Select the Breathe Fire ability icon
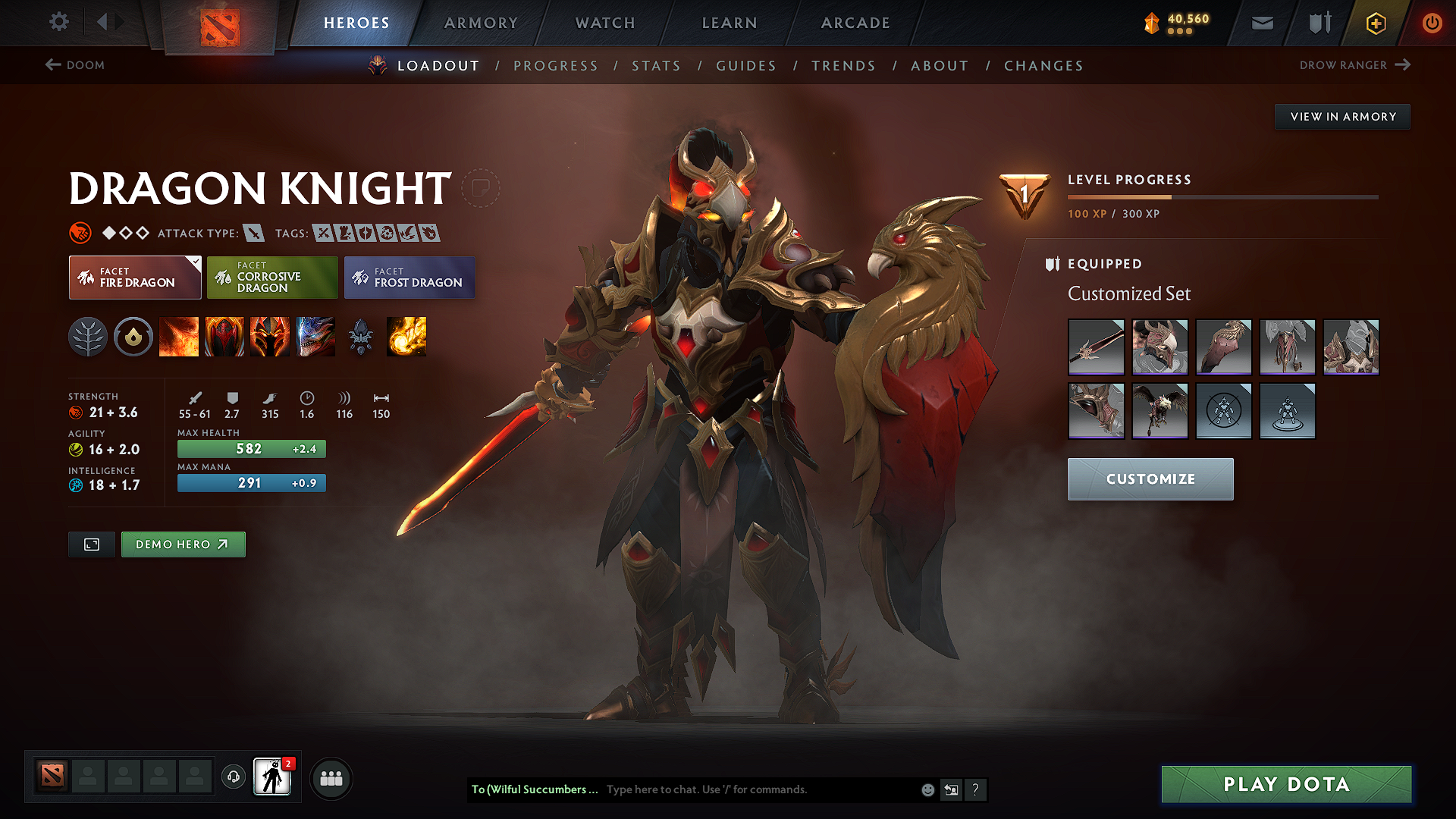Image resolution: width=1456 pixels, height=819 pixels. pyautogui.click(x=179, y=337)
